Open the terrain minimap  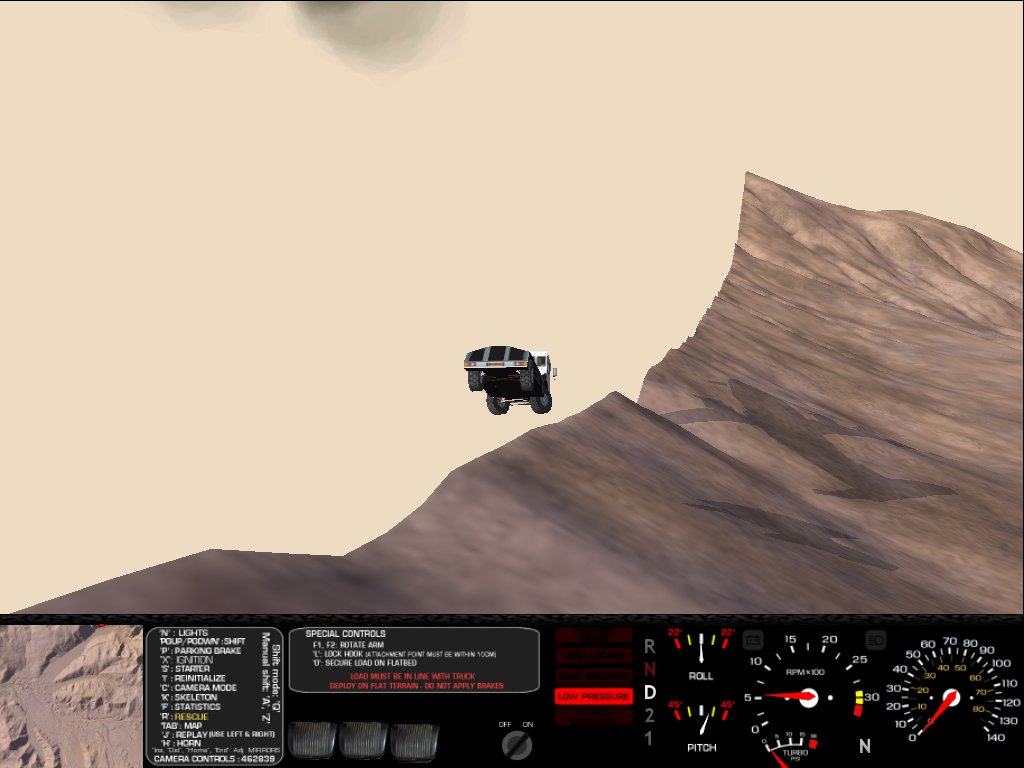(71, 695)
